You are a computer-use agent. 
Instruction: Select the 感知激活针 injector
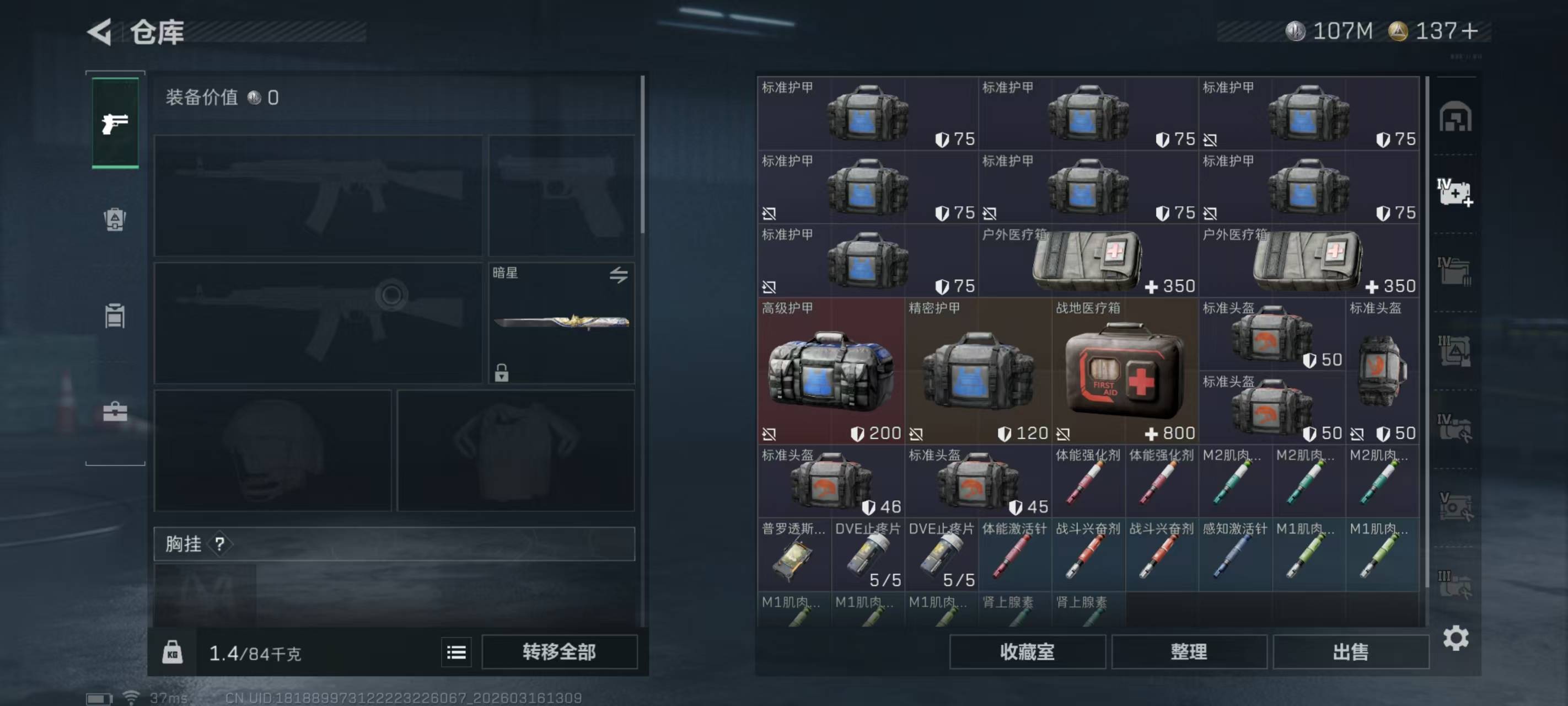pyautogui.click(x=1234, y=554)
